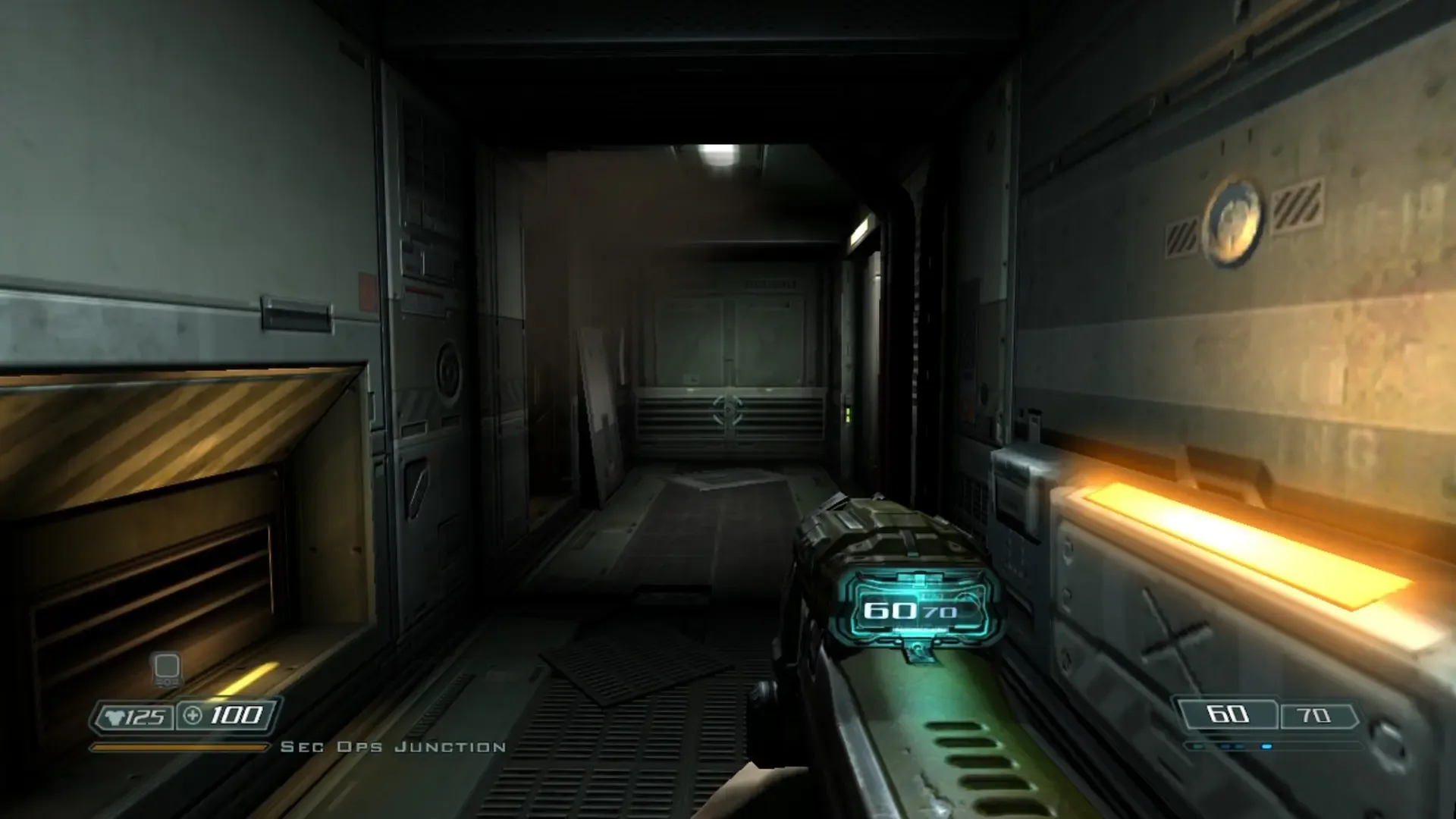1456x819 pixels.
Task: Open the PDA icon above the health bar
Action: point(166,667)
